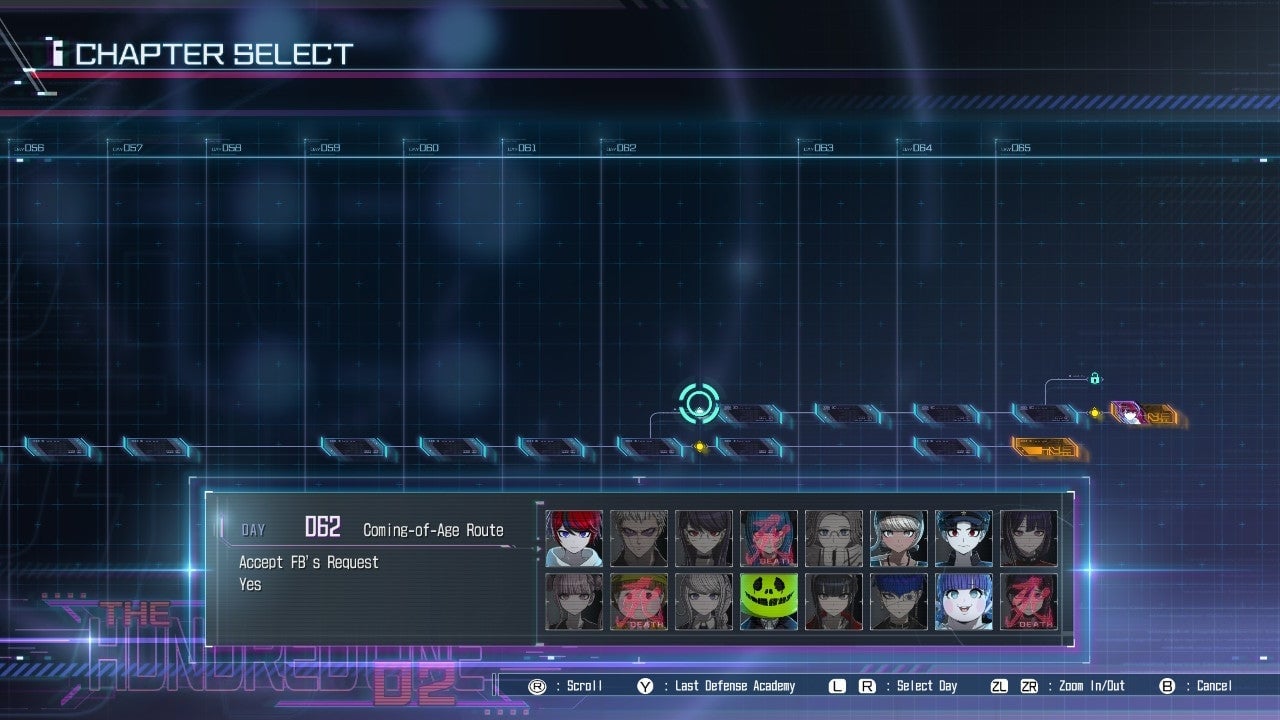Select the portrait marked DEATH in the top row
The height and width of the screenshot is (720, 1280).
(x=769, y=537)
